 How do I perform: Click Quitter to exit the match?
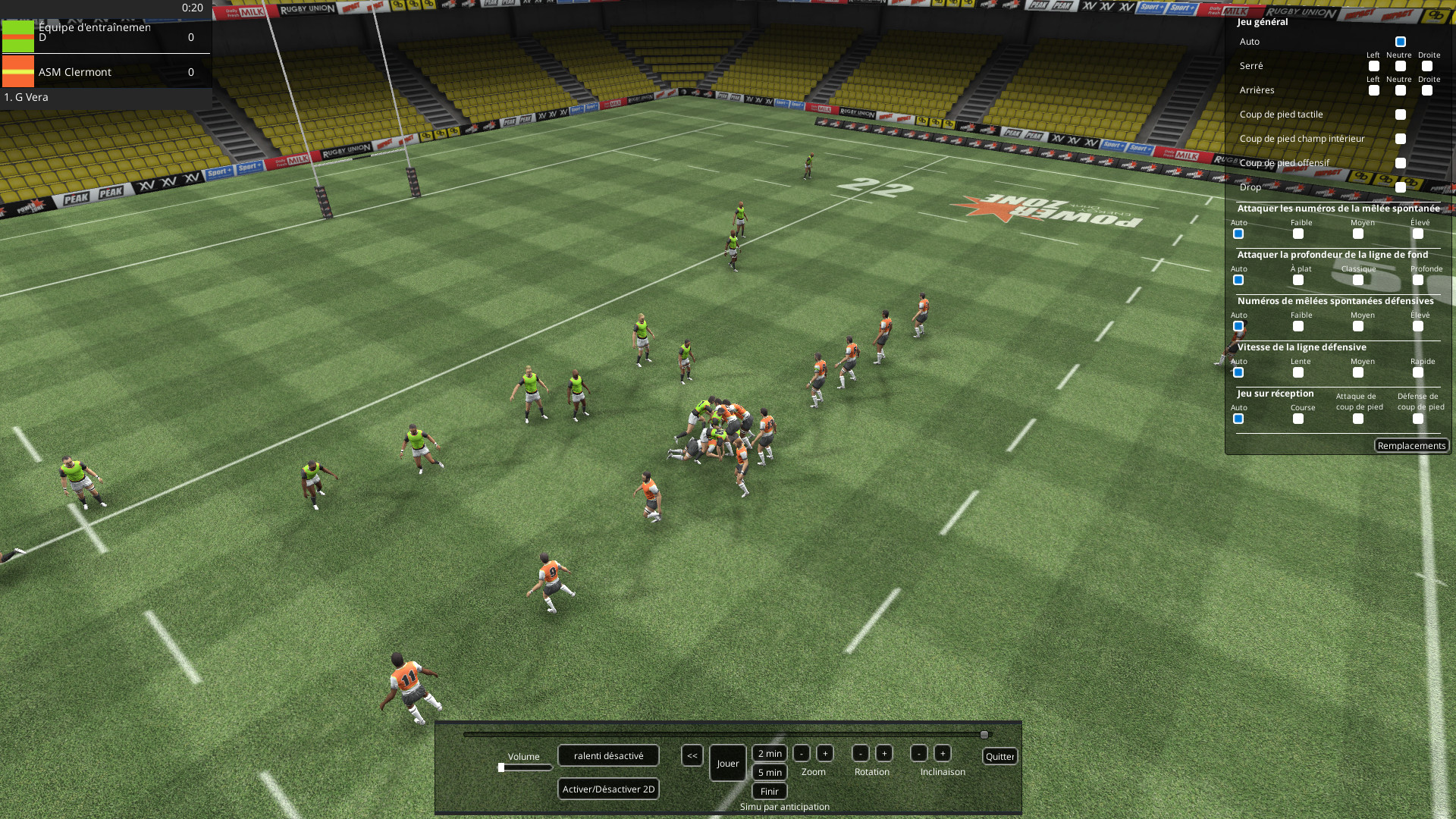(999, 756)
